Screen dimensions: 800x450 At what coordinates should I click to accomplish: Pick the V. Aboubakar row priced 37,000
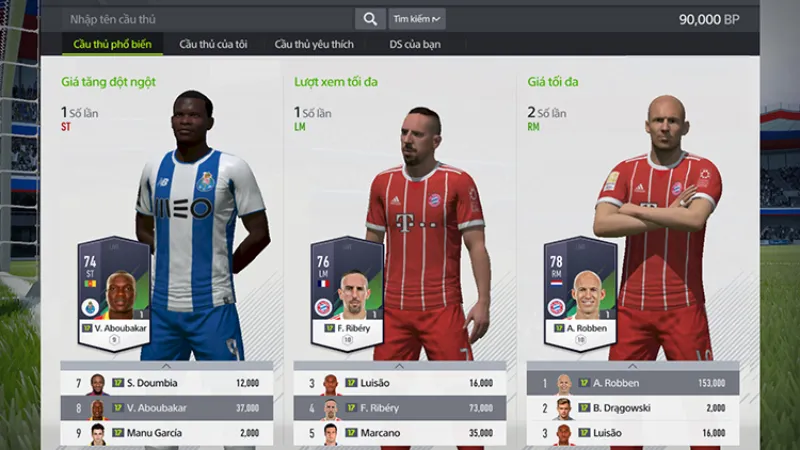click(x=166, y=408)
